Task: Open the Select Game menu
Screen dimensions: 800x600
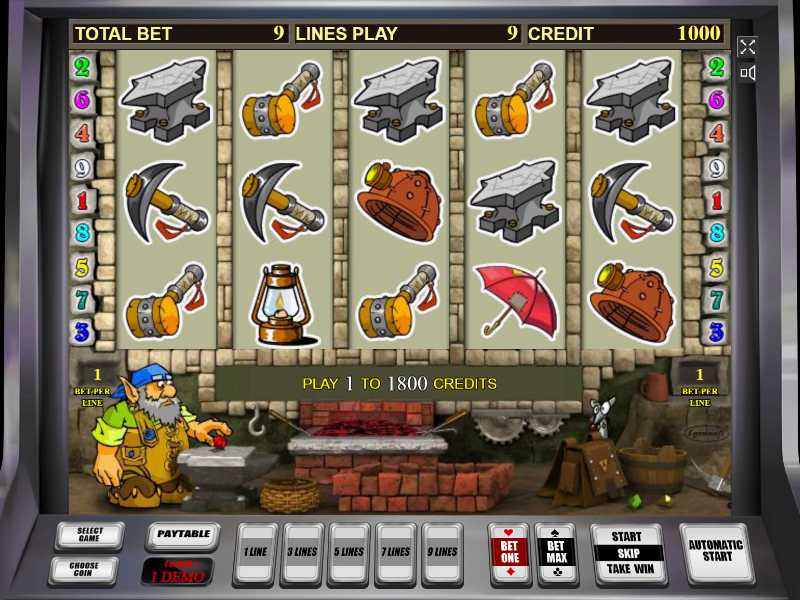Action: point(89,537)
